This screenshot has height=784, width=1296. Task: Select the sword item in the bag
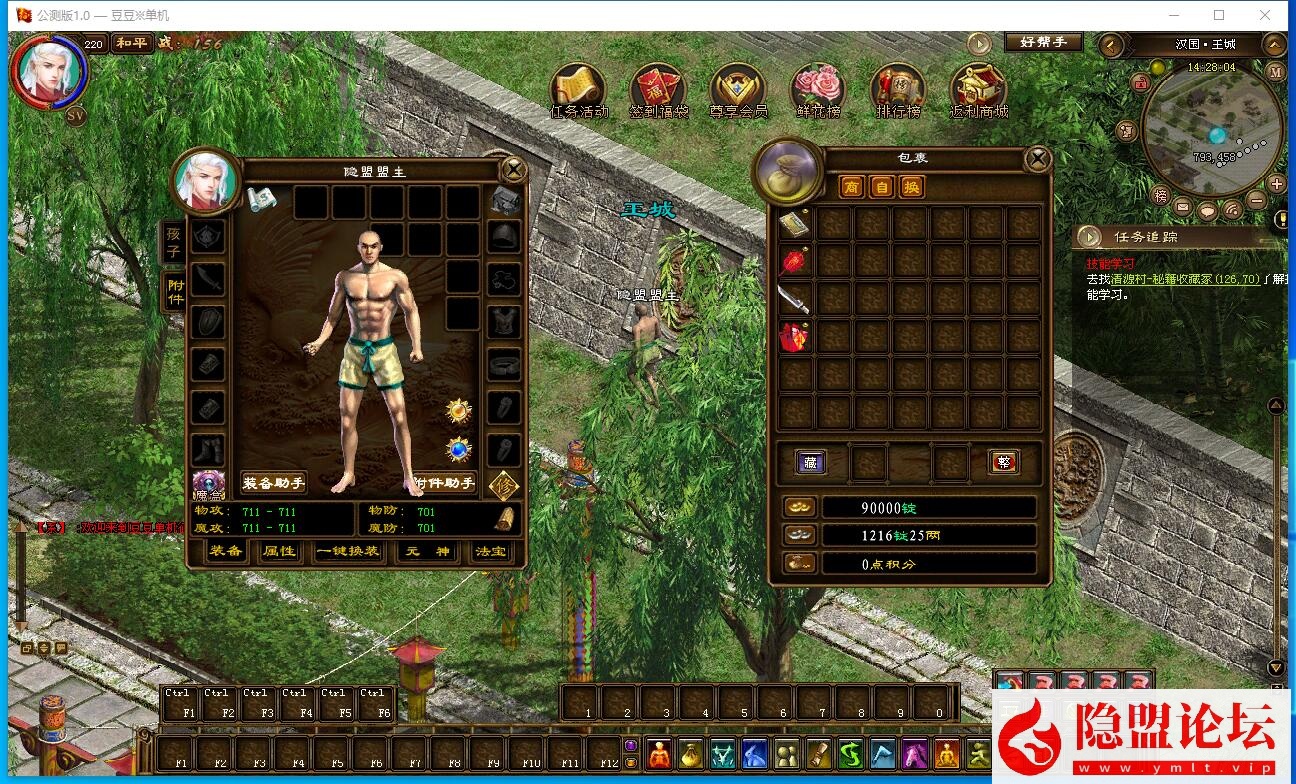[795, 298]
